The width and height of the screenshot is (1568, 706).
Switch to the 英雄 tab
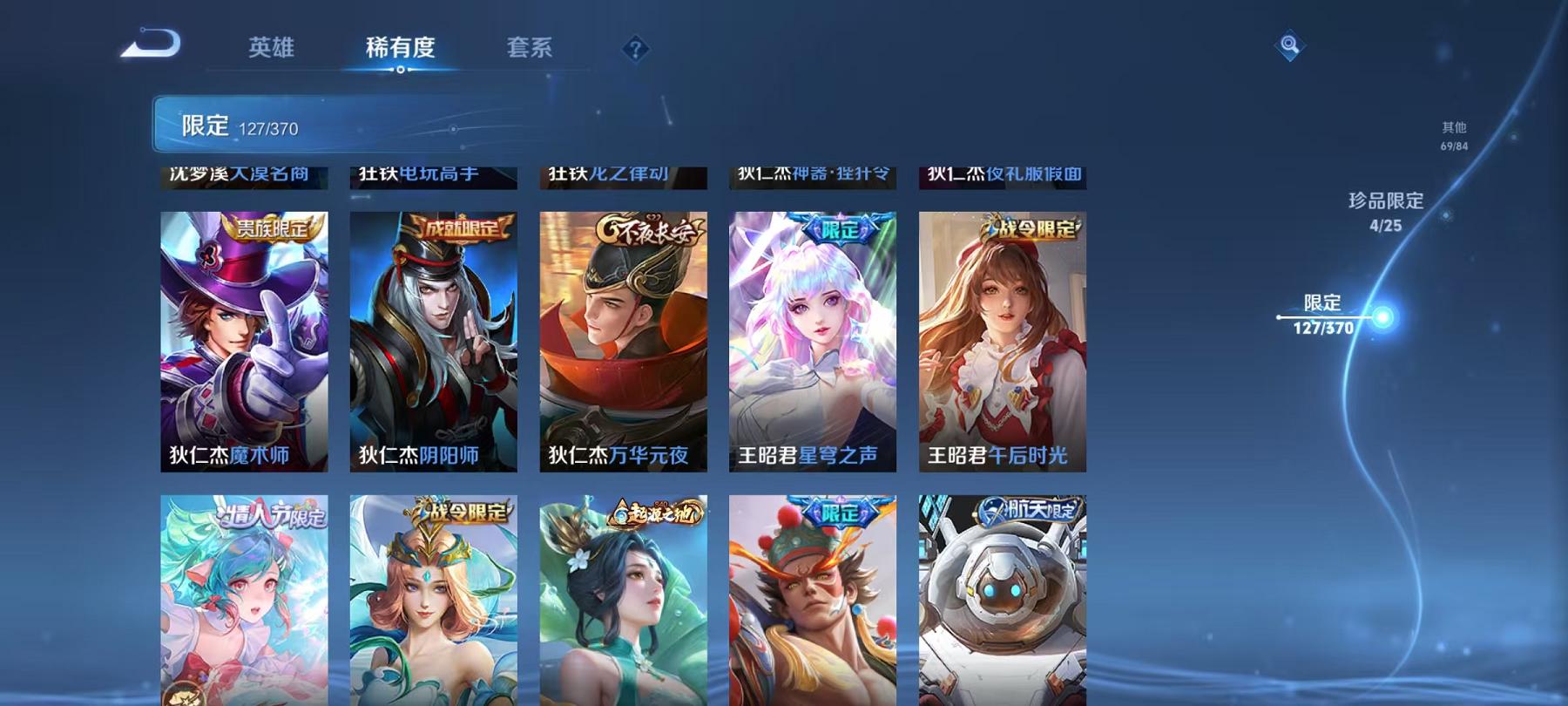[272, 50]
